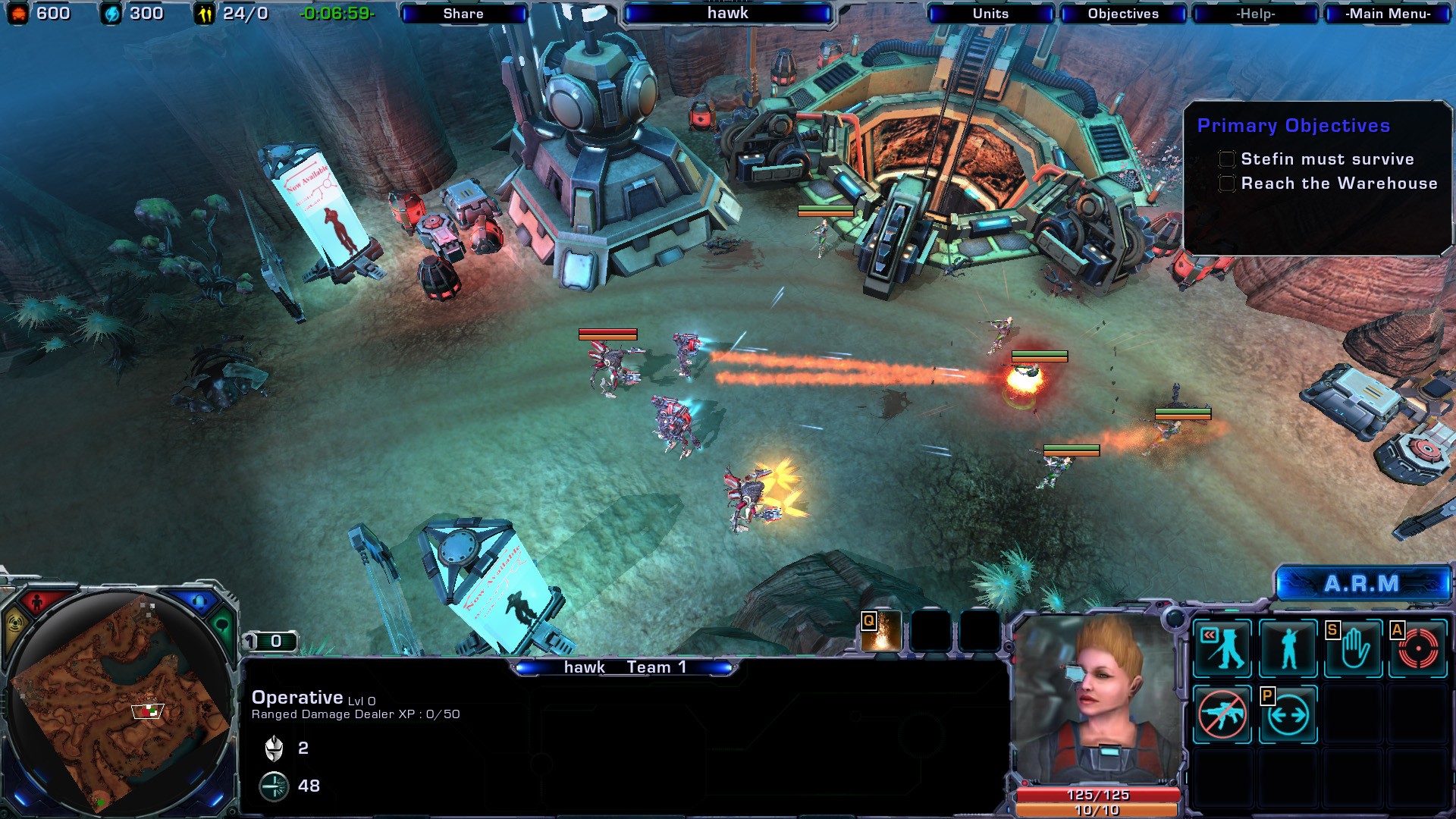Open the Share menu button
Image resolution: width=1456 pixels, height=819 pixels.
[463, 14]
